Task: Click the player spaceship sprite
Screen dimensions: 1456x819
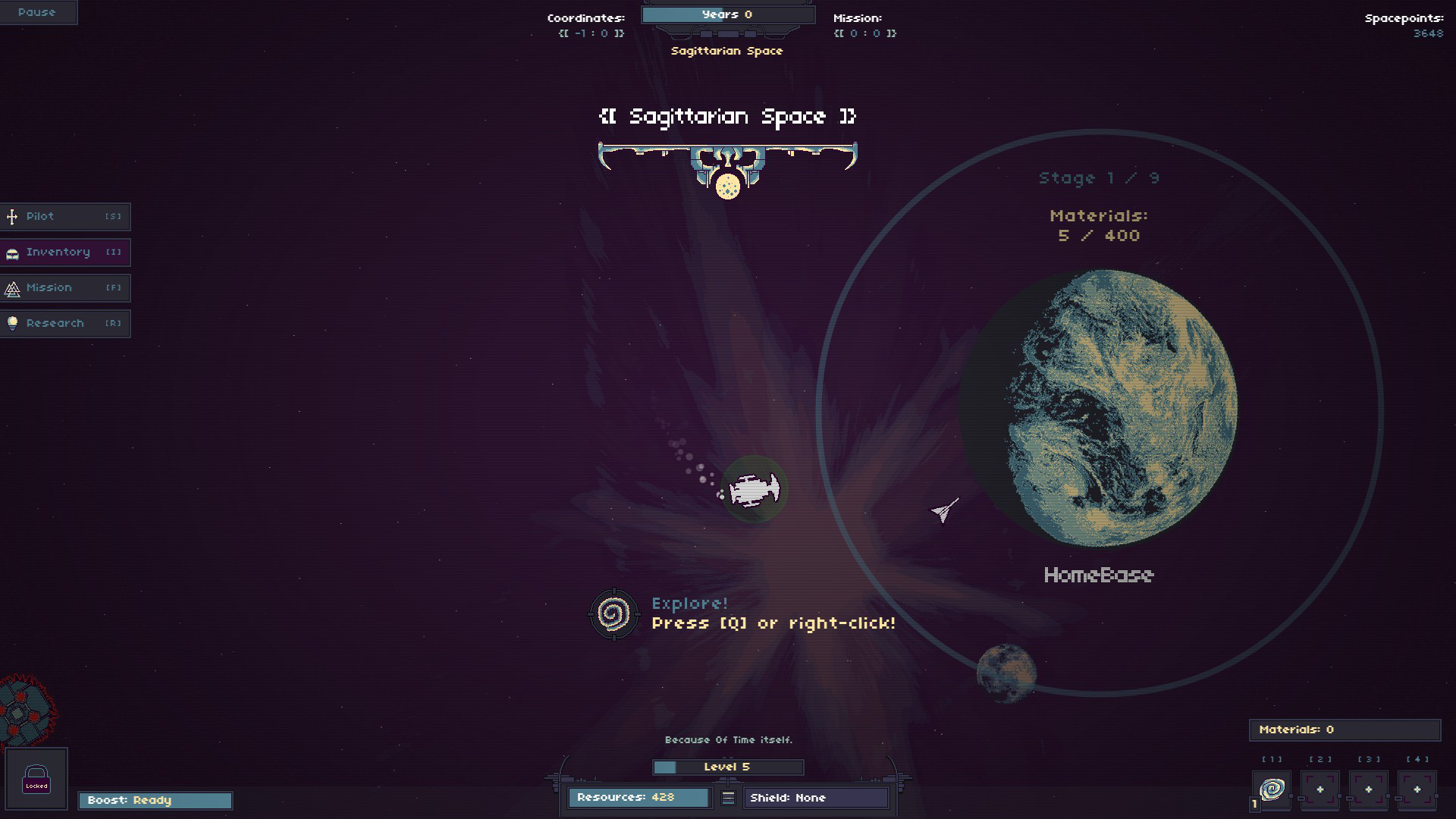Action: 755,489
